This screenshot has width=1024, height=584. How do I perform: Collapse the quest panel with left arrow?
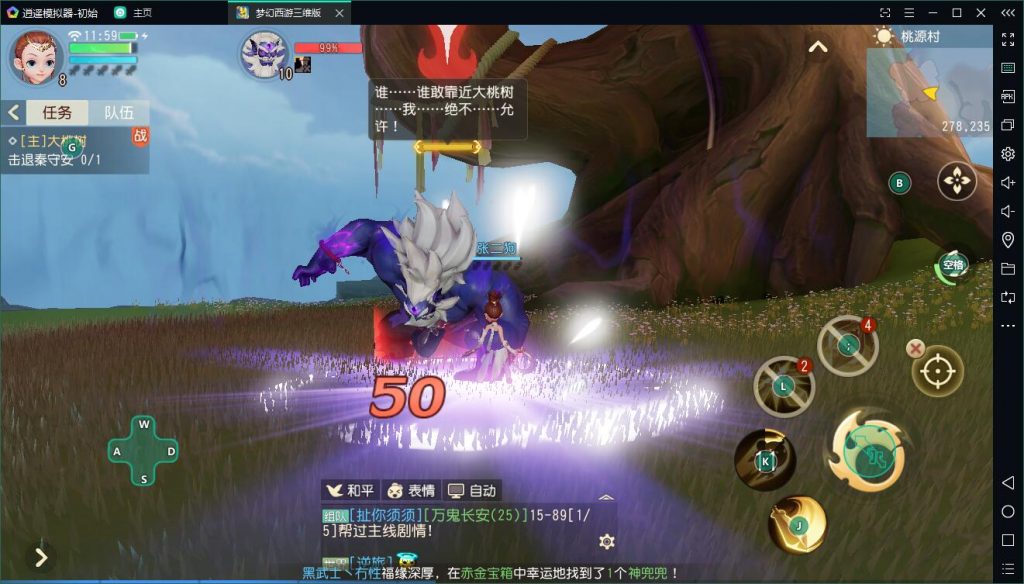(15, 113)
